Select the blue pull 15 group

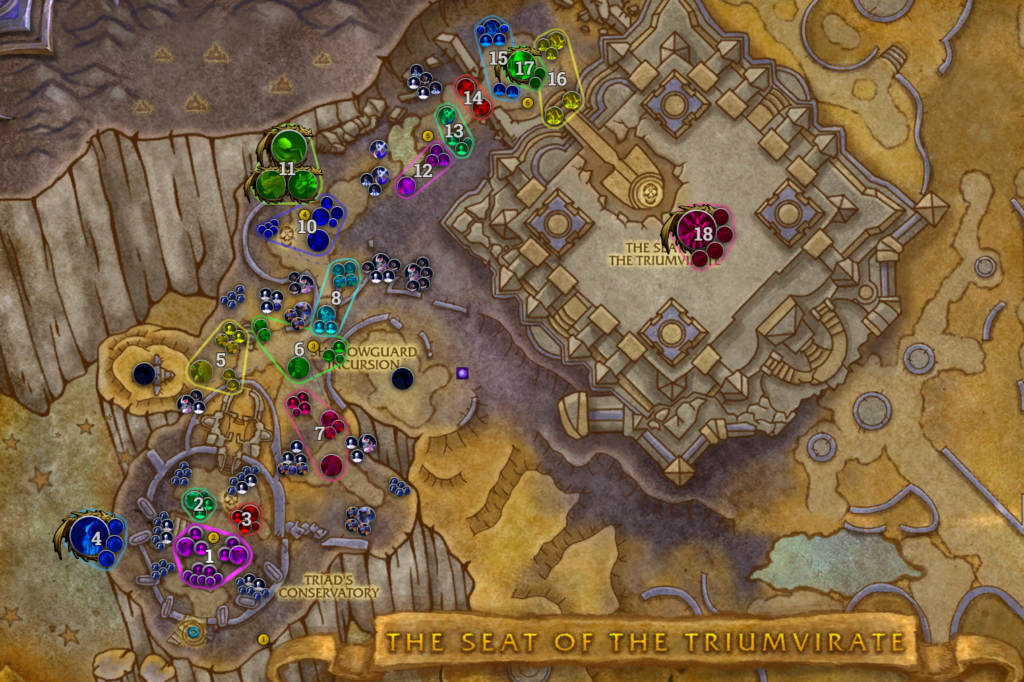tap(497, 59)
